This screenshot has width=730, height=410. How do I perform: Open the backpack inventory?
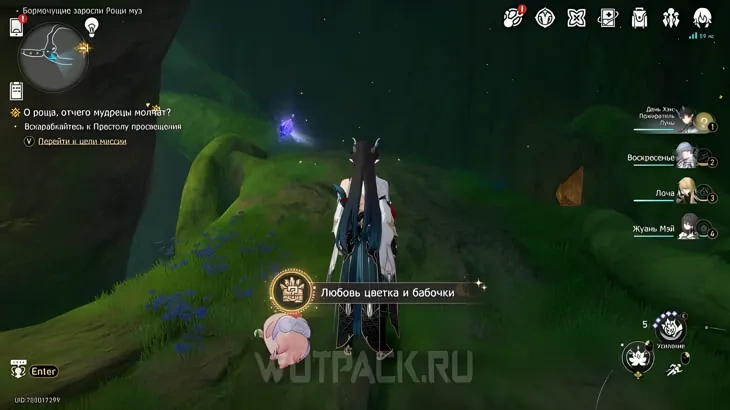pyautogui.click(x=640, y=17)
